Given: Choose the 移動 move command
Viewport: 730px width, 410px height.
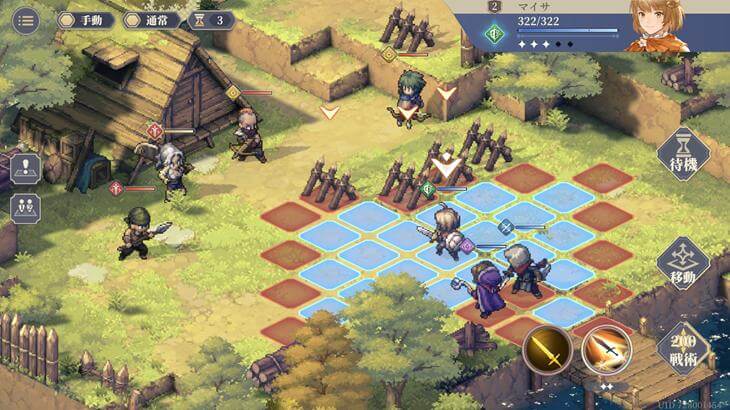Looking at the screenshot, I should pos(683,263).
